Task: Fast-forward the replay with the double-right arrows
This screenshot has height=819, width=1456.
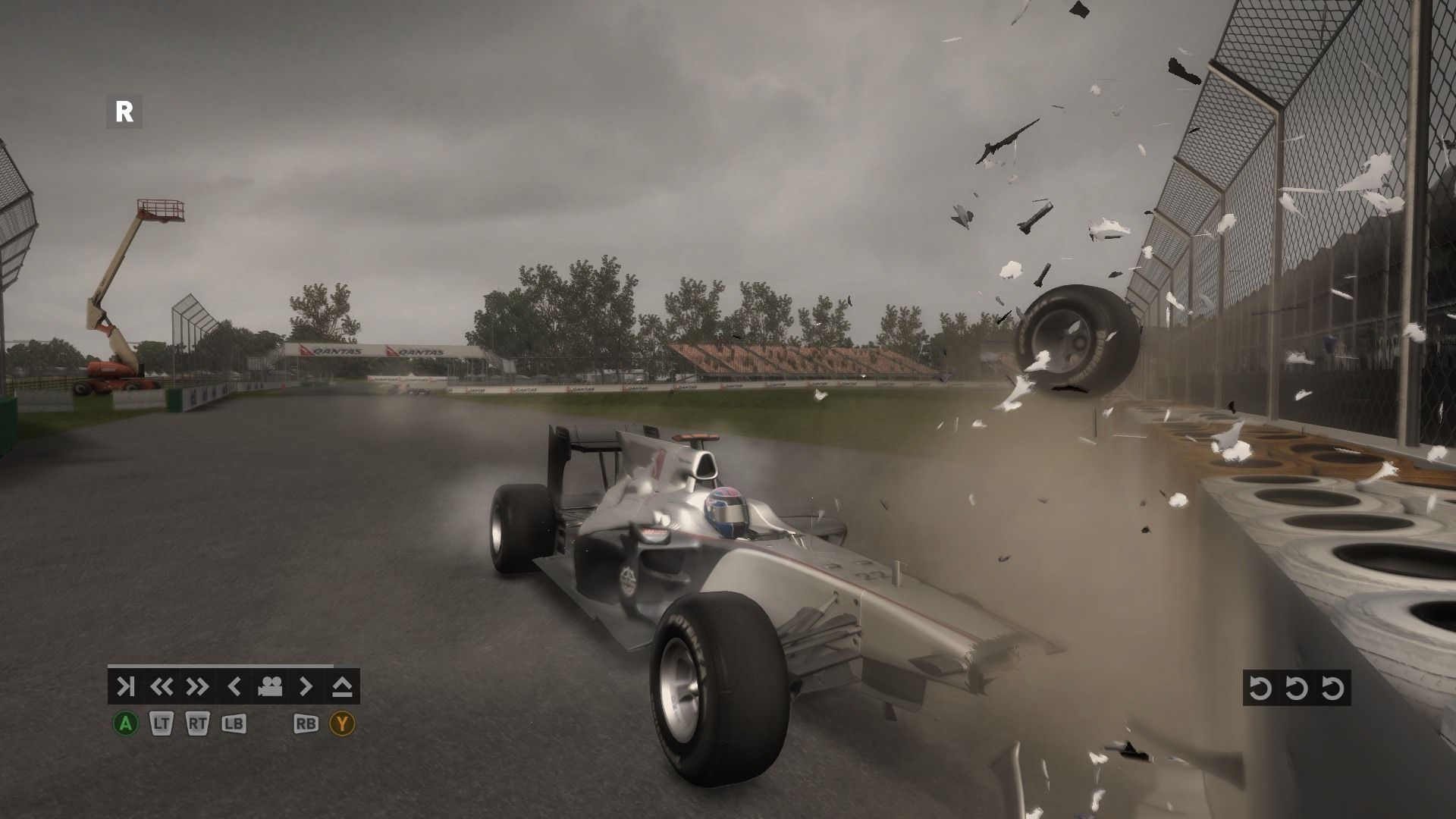Action: click(197, 687)
